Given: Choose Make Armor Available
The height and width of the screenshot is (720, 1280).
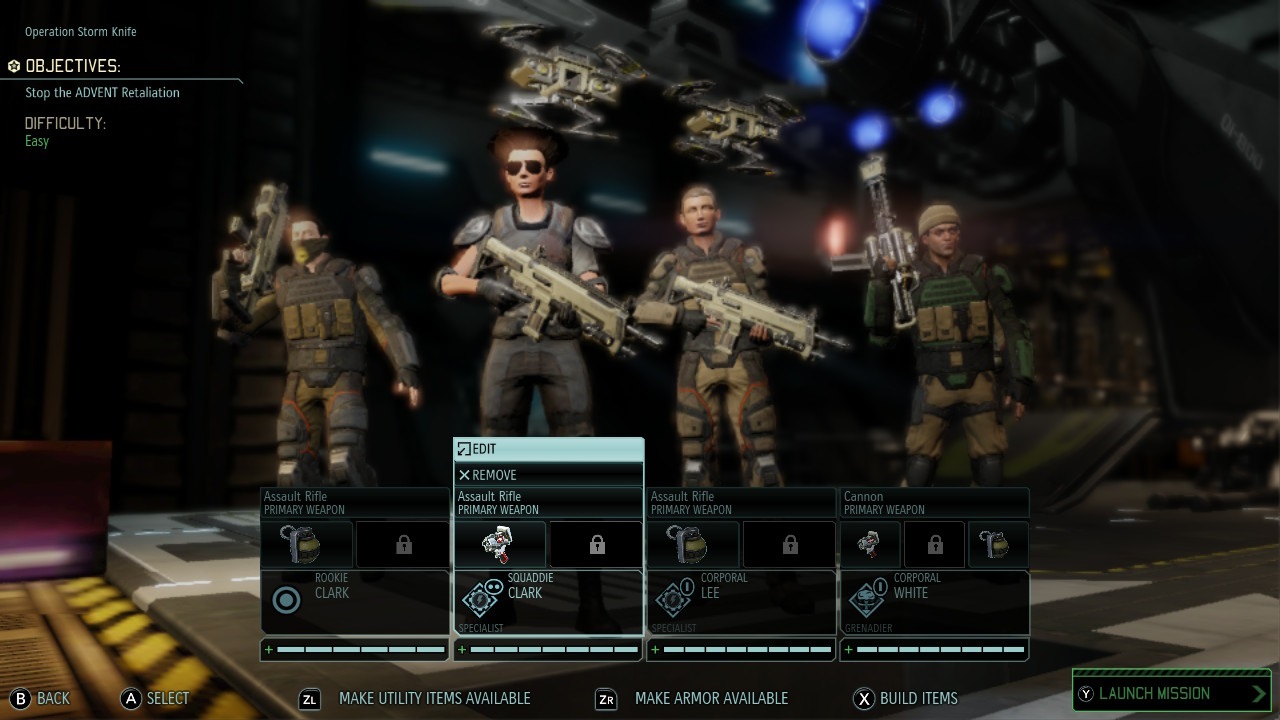Looking at the screenshot, I should pos(692,698).
